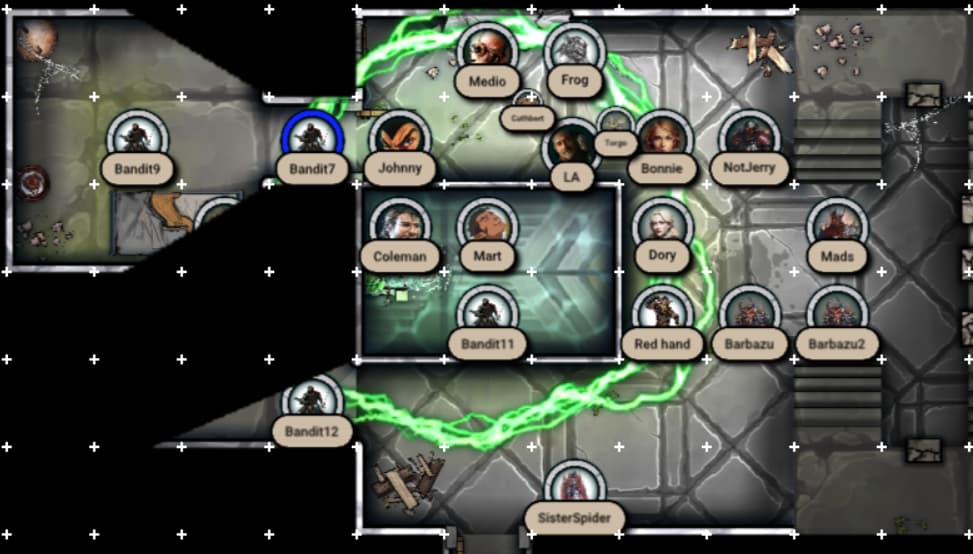Select the Barbazu token
This screenshot has width=973, height=554.
tap(748, 314)
